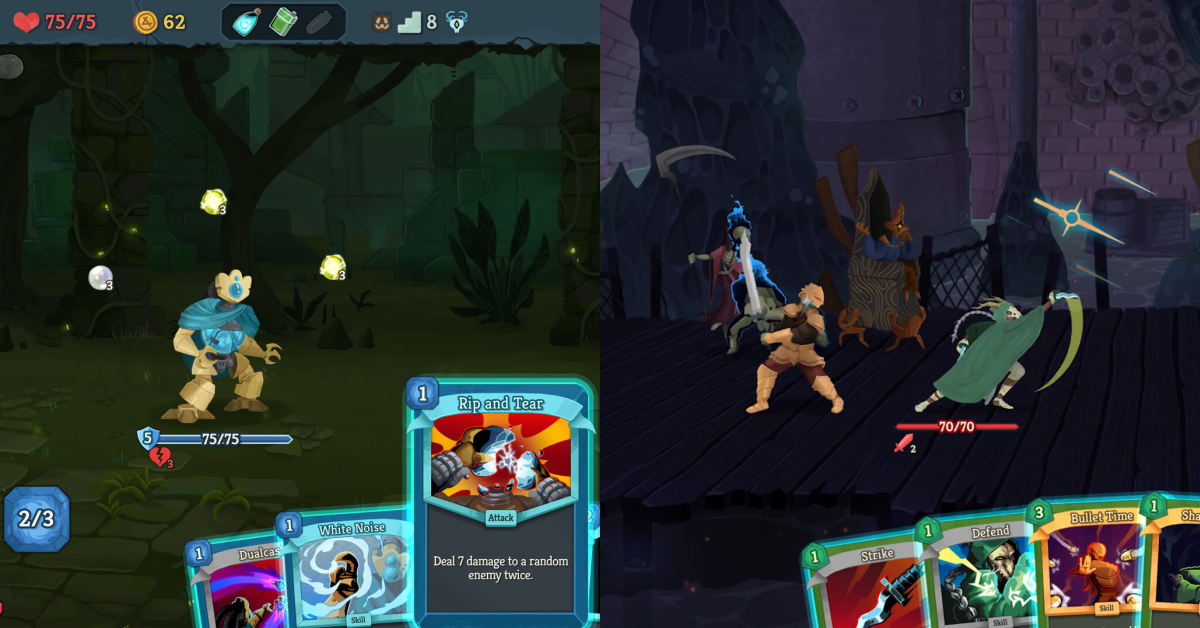Click the blue energy orb counter
The image size is (1200, 628).
coord(36,519)
